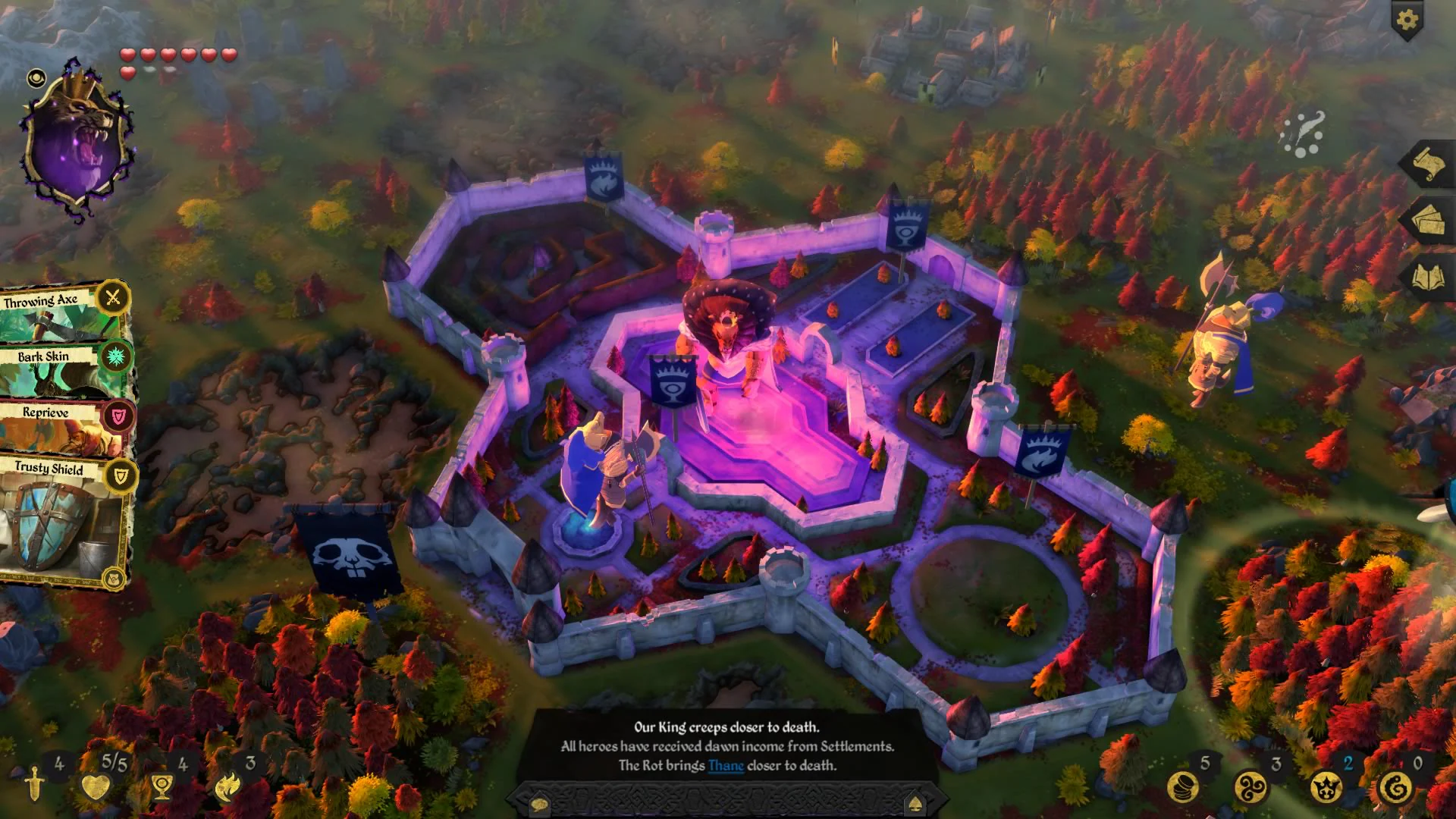Image resolution: width=1456 pixels, height=819 pixels.
Task: Toggle the chat bubble on the bottom bar
Action: click(x=538, y=804)
